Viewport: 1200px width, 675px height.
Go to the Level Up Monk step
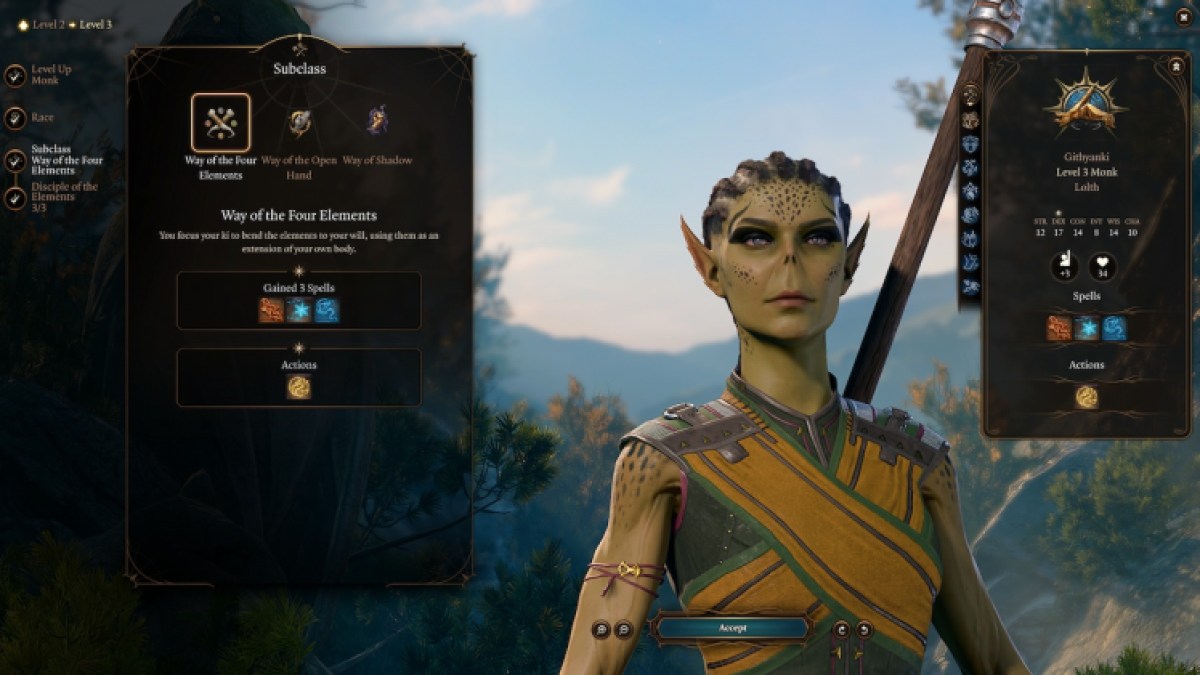tap(15, 75)
